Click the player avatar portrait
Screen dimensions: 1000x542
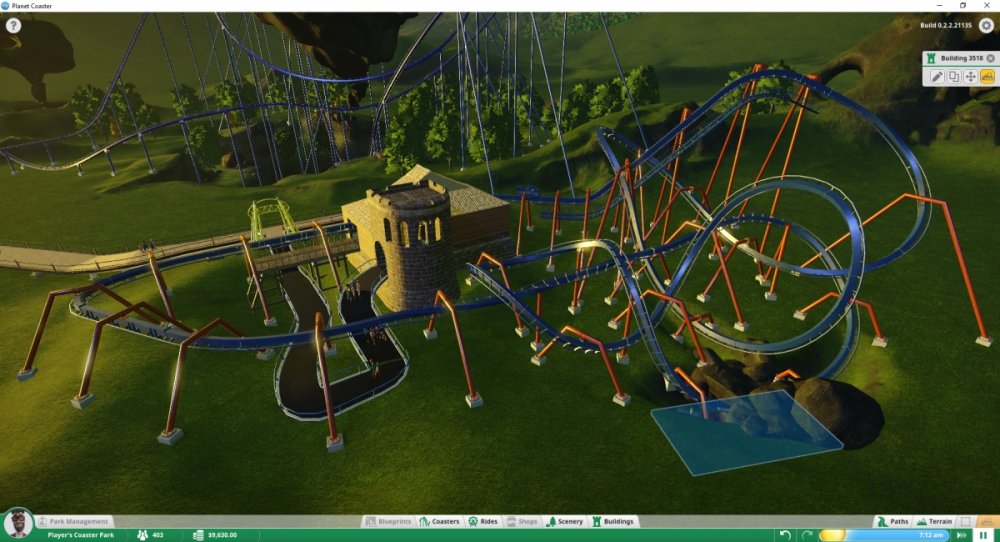[16, 523]
